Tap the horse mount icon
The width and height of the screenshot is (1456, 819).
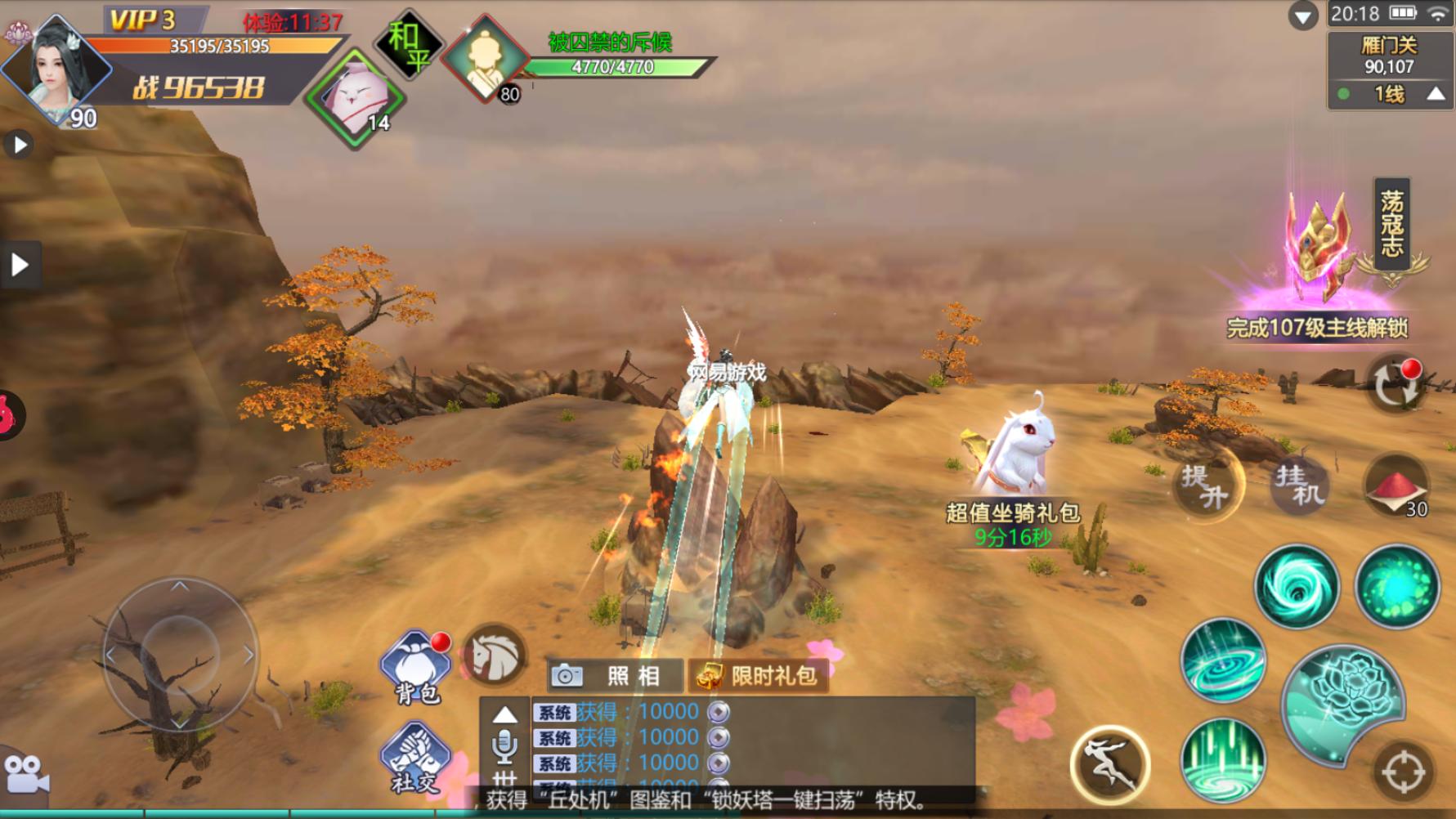click(x=494, y=655)
